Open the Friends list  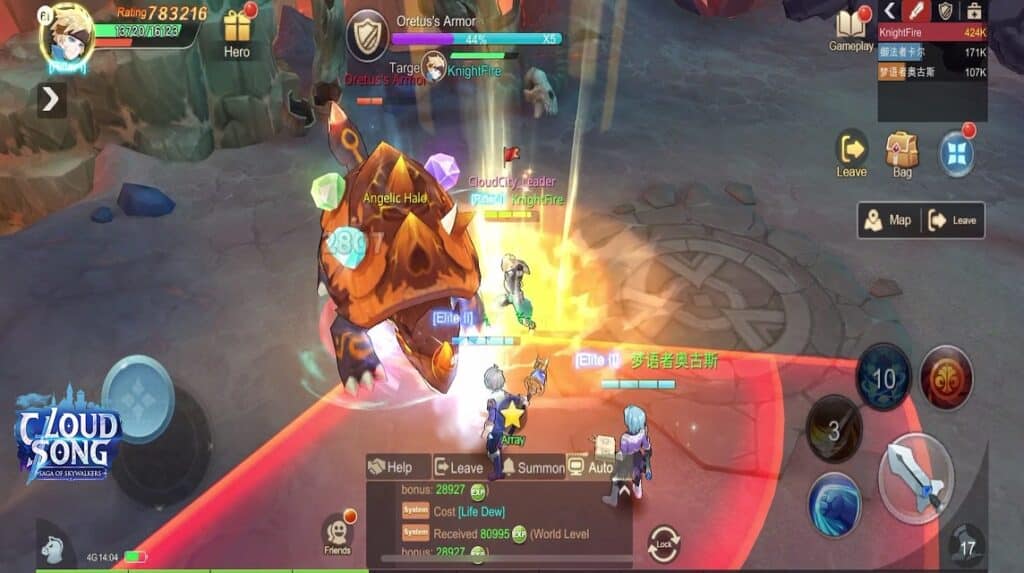pyautogui.click(x=337, y=535)
